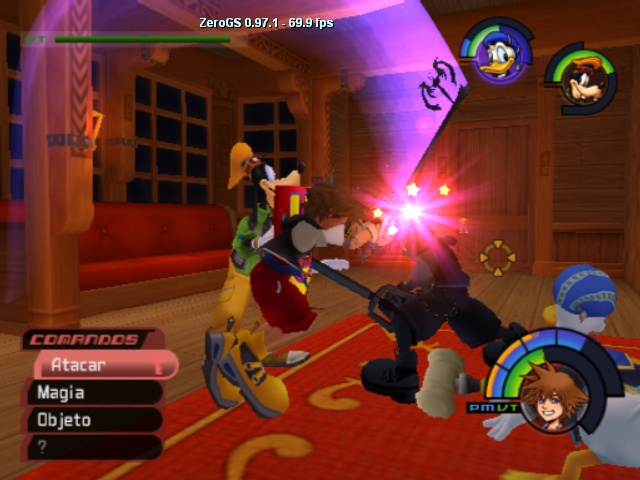Click Goofy's party portrait
This screenshot has height=480, width=640.
point(579,78)
